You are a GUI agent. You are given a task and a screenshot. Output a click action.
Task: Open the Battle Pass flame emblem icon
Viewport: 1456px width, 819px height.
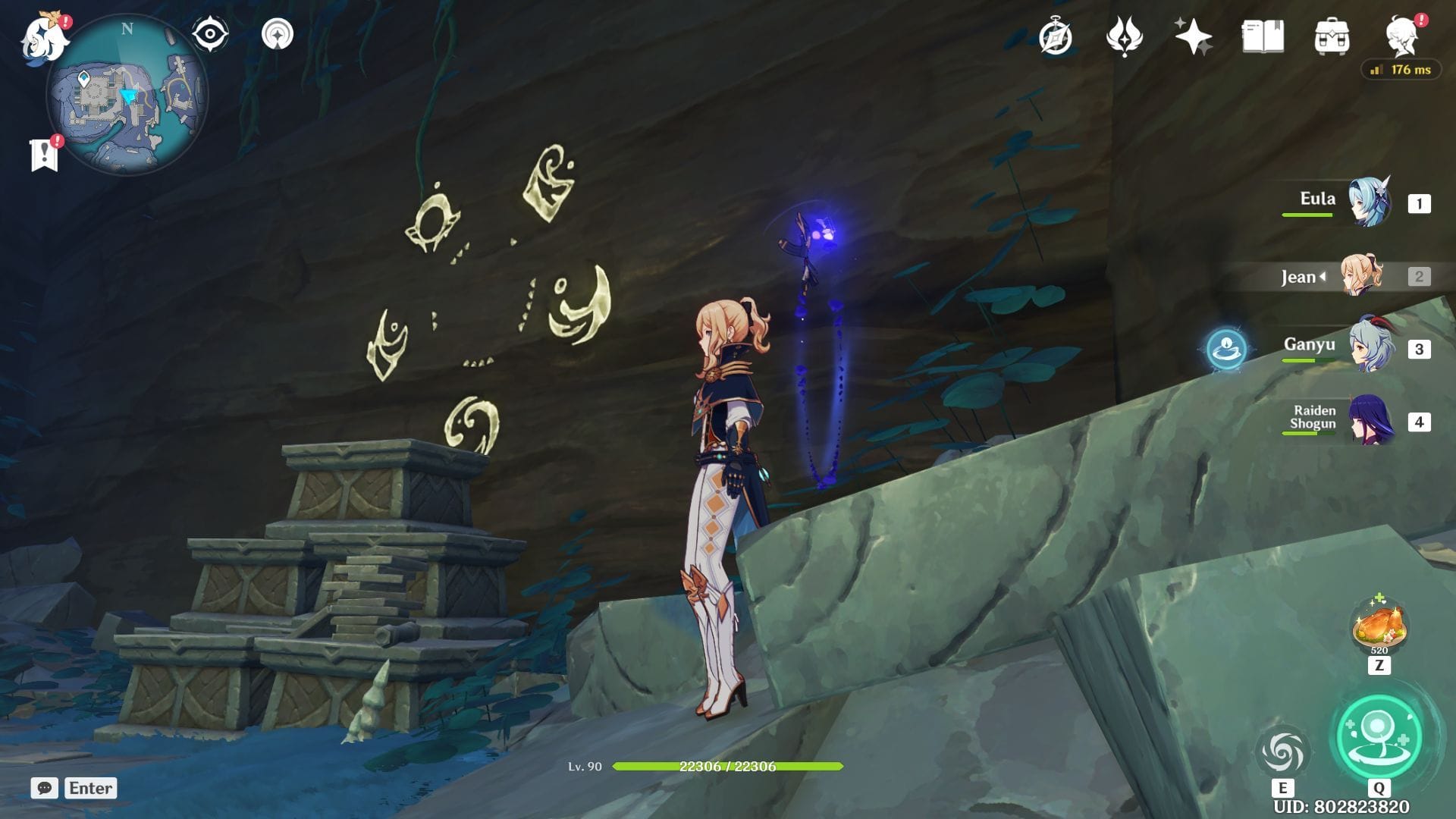coord(1124,37)
